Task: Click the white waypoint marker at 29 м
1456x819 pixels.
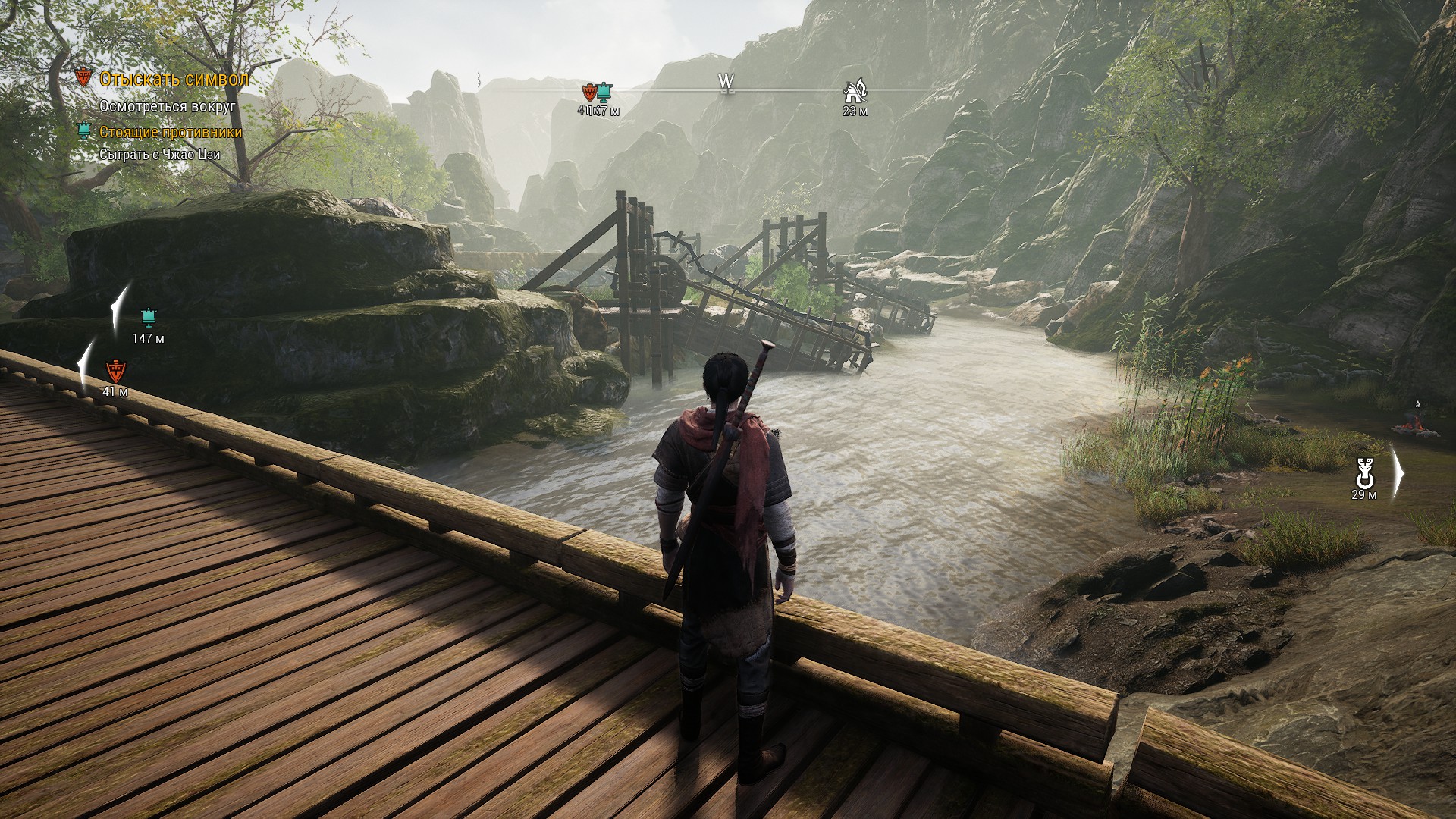Action: click(x=1363, y=475)
